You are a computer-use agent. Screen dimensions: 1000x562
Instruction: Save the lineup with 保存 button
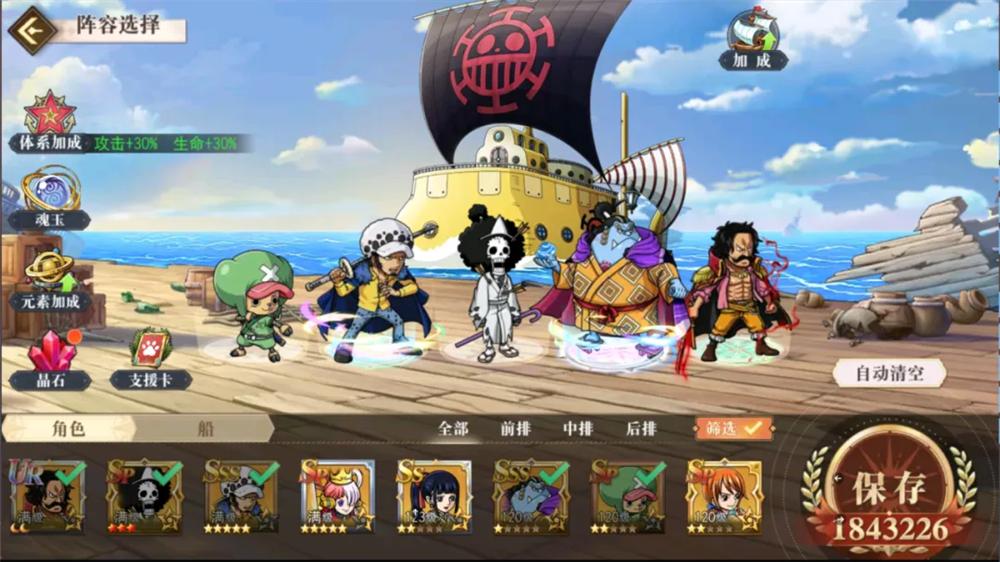(x=890, y=492)
